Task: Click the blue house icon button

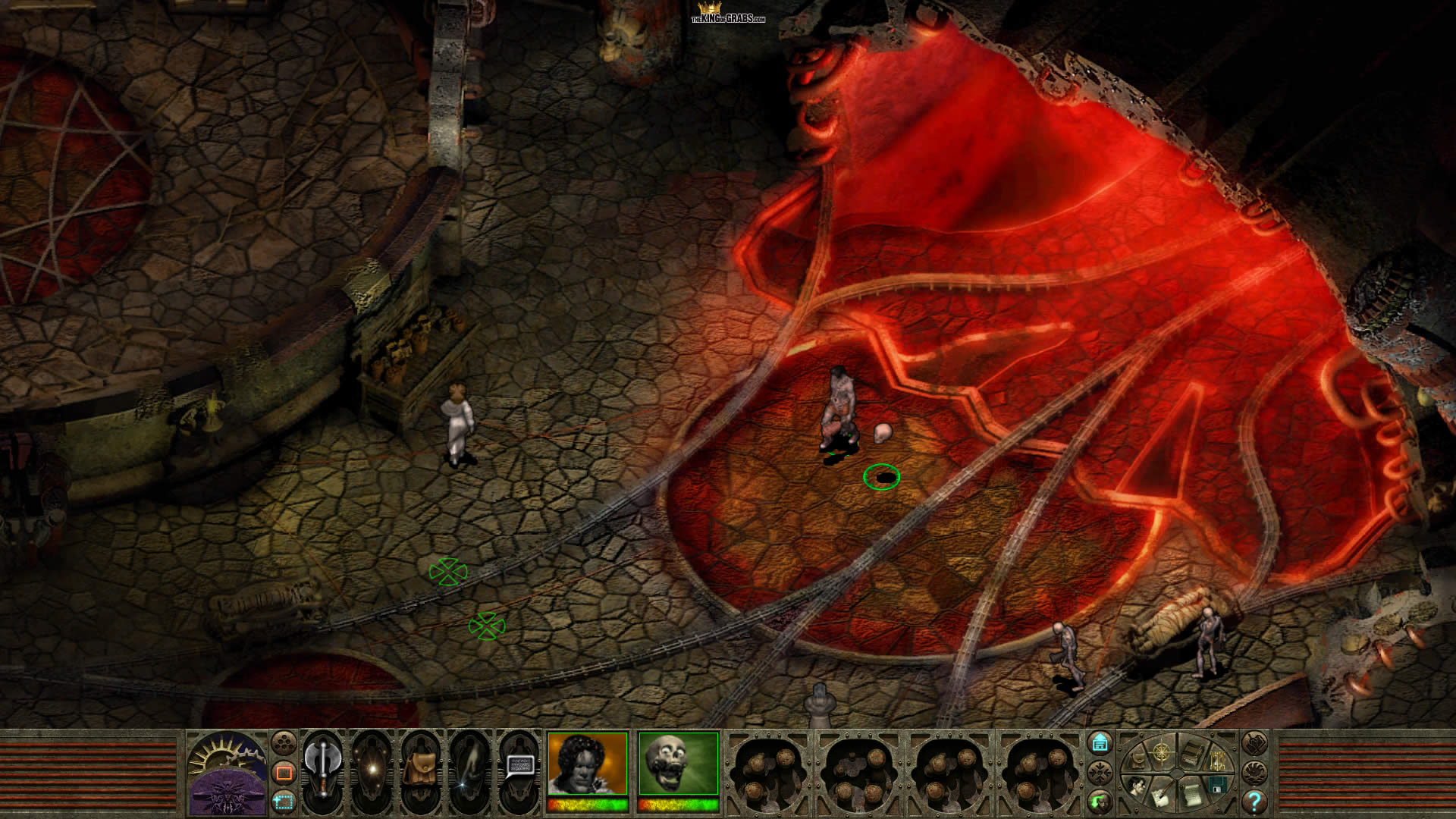Action: click(1100, 742)
